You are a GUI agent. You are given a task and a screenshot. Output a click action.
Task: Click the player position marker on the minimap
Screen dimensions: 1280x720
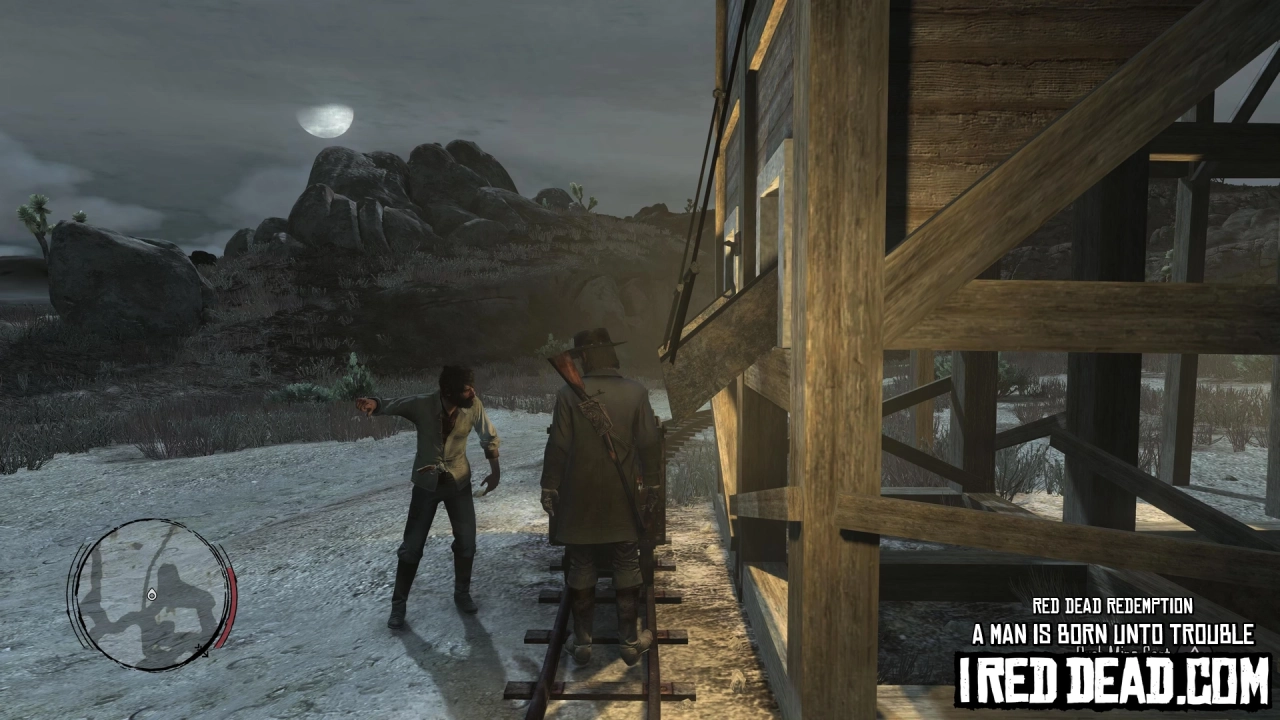click(151, 595)
